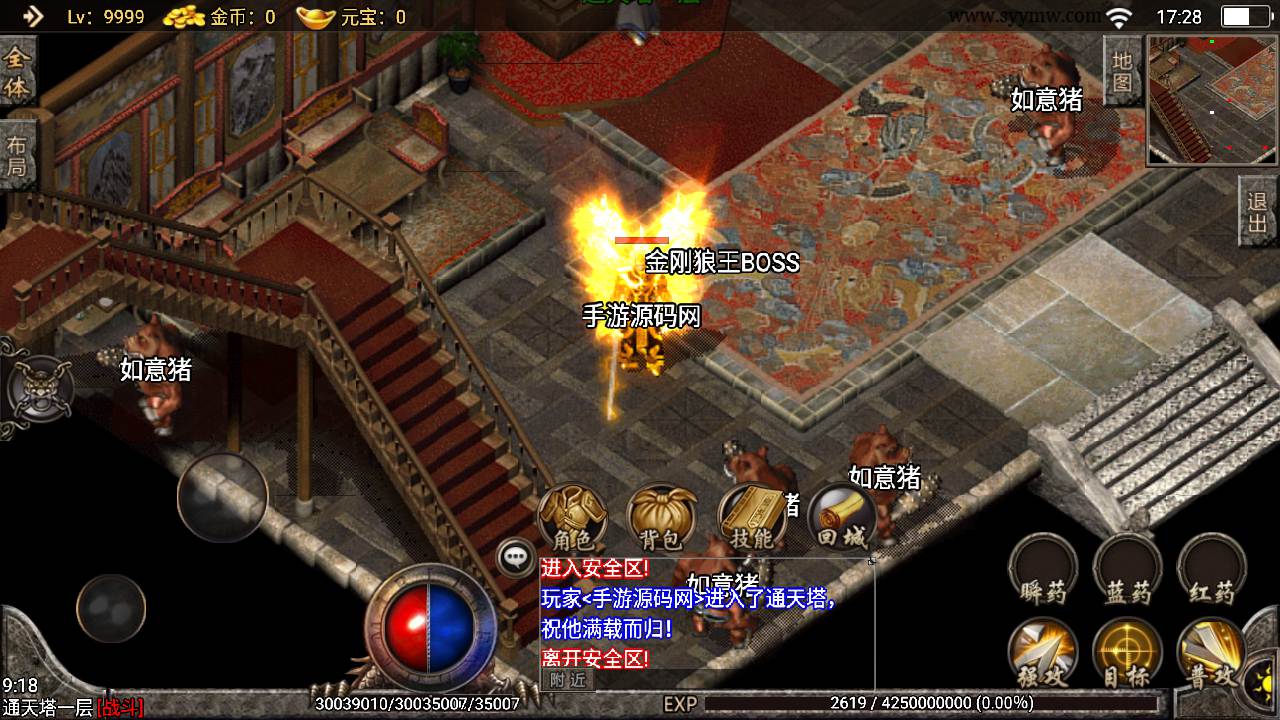1280x720 pixels.
Task: Open the 技能 skills book
Action: [752, 518]
